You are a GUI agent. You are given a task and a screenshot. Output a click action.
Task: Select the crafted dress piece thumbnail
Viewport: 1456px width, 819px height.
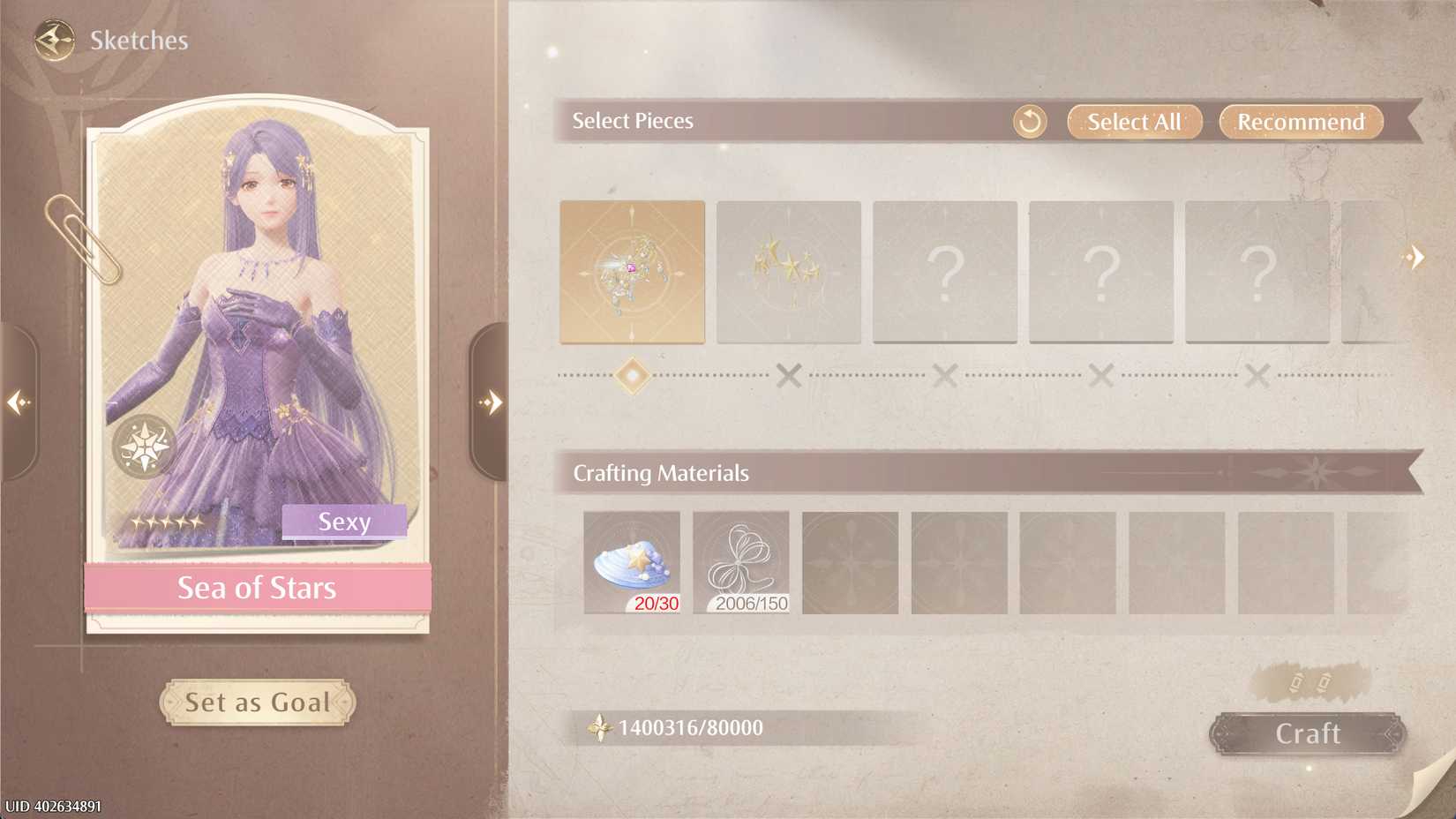point(632,272)
